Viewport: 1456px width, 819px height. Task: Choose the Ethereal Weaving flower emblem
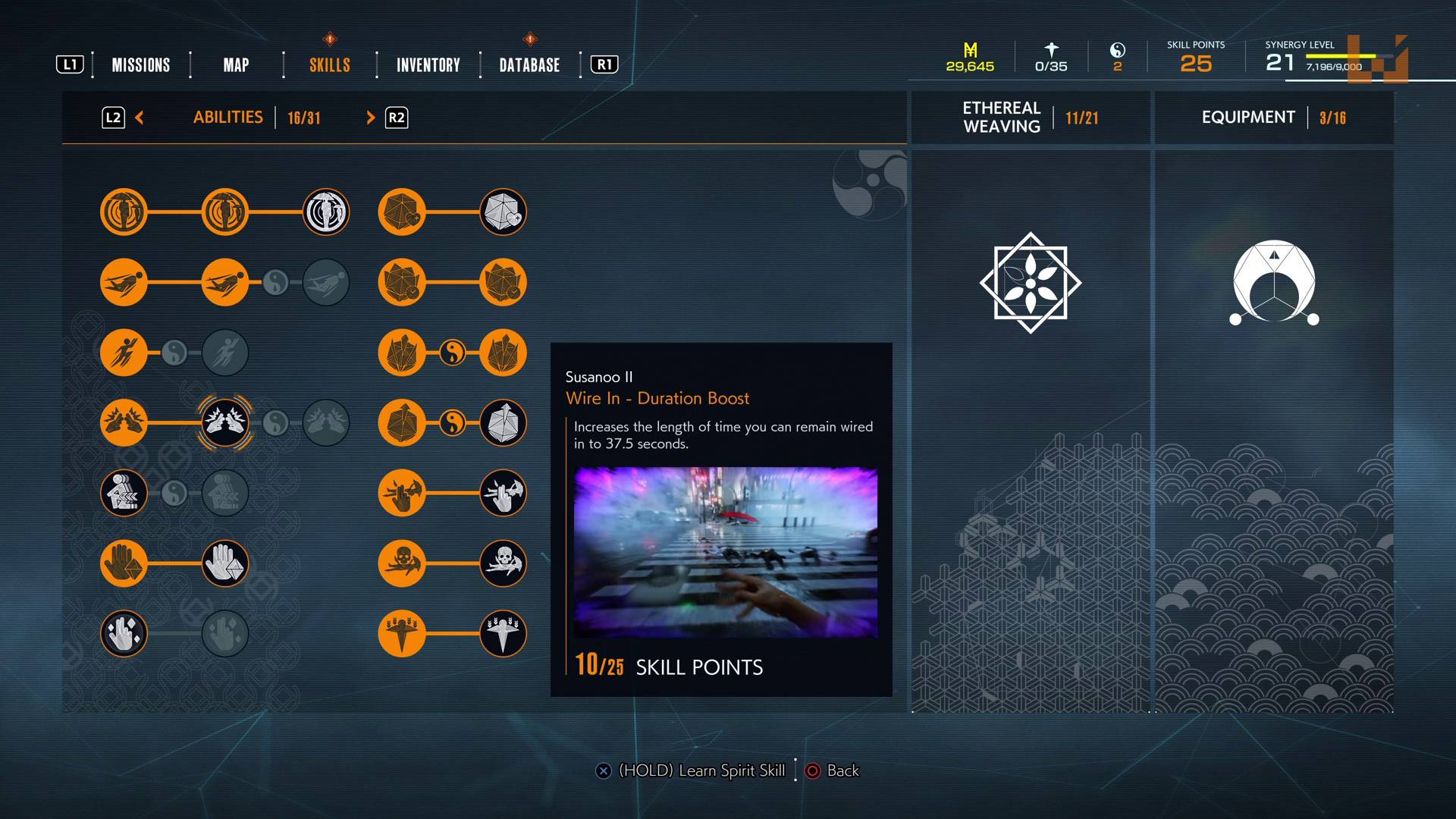pos(1030,283)
